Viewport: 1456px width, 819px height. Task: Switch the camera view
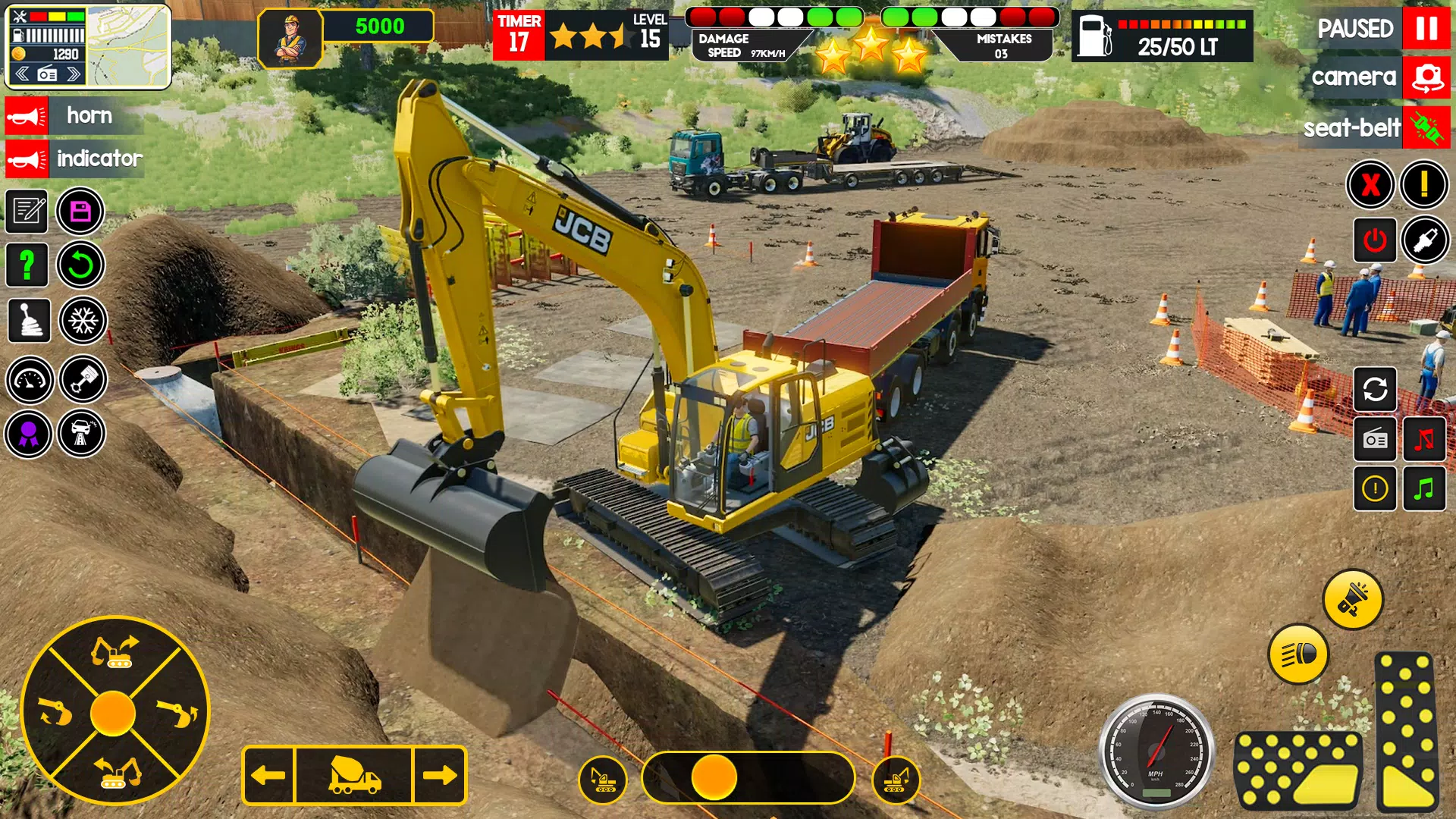coord(1426,77)
